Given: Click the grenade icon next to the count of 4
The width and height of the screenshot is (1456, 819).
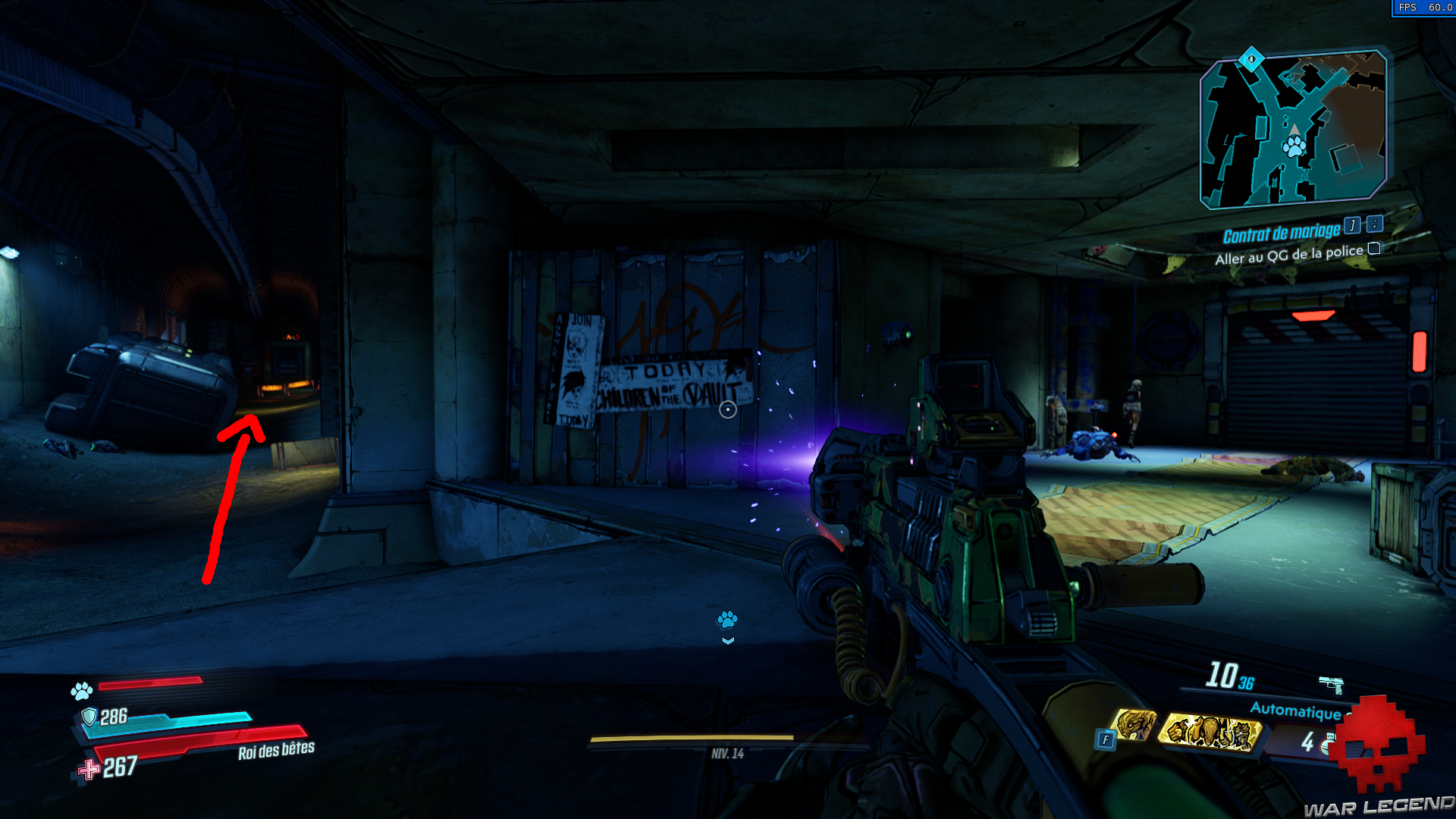Looking at the screenshot, I should coord(1329,743).
